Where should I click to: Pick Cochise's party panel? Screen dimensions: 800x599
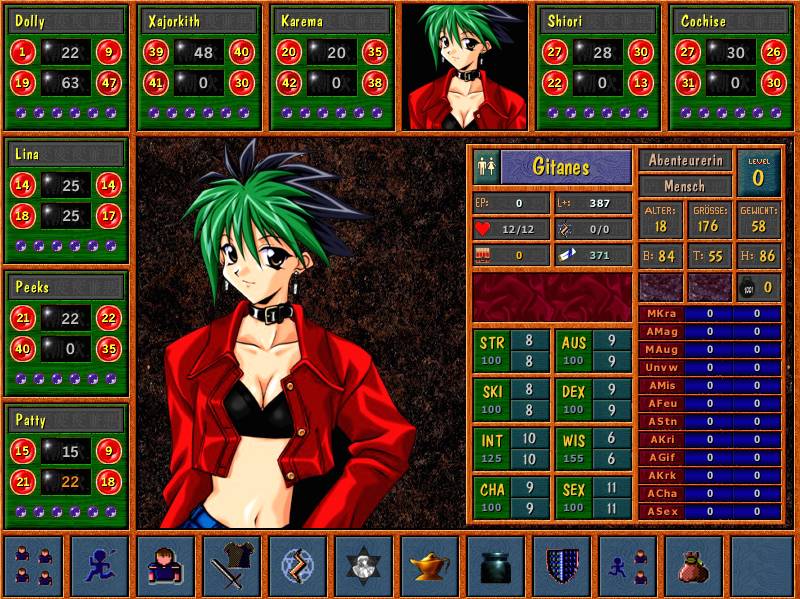pyautogui.click(x=730, y=67)
